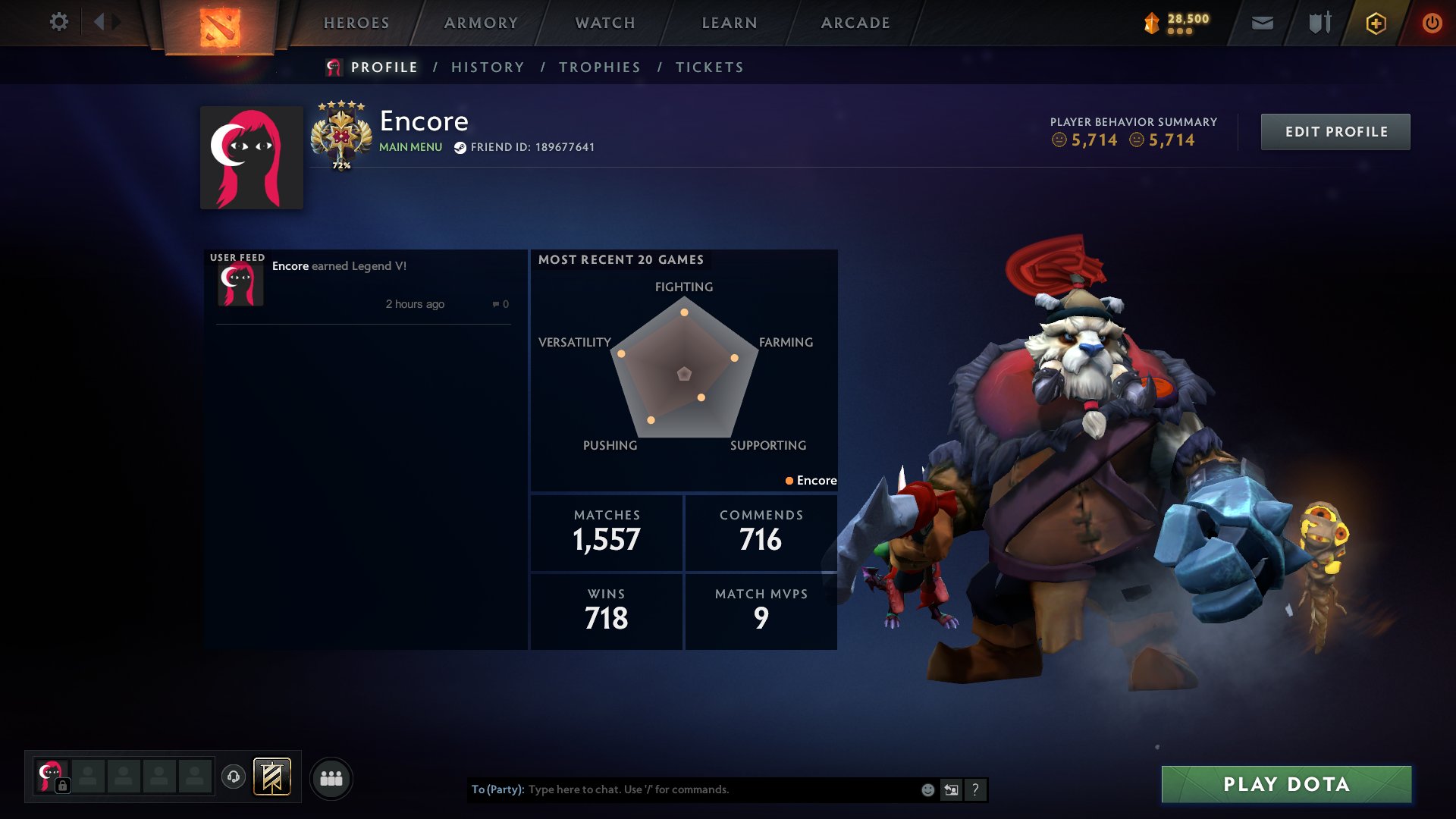
Task: Switch to the History tab
Action: point(488,67)
